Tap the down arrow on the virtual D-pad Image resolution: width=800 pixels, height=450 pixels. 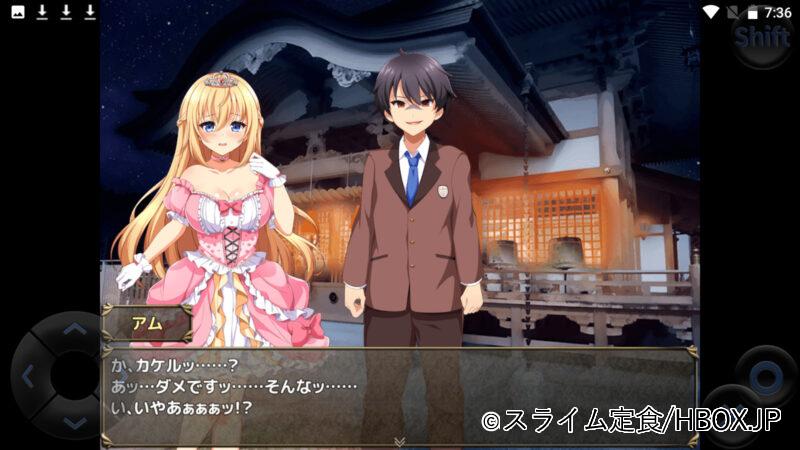coord(74,425)
